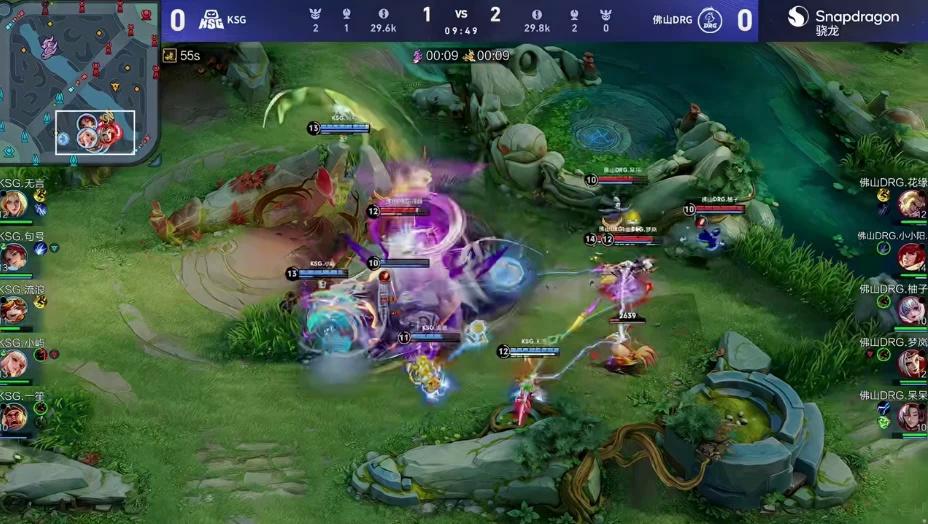Select KSG.句号's hero portrait

13,257
